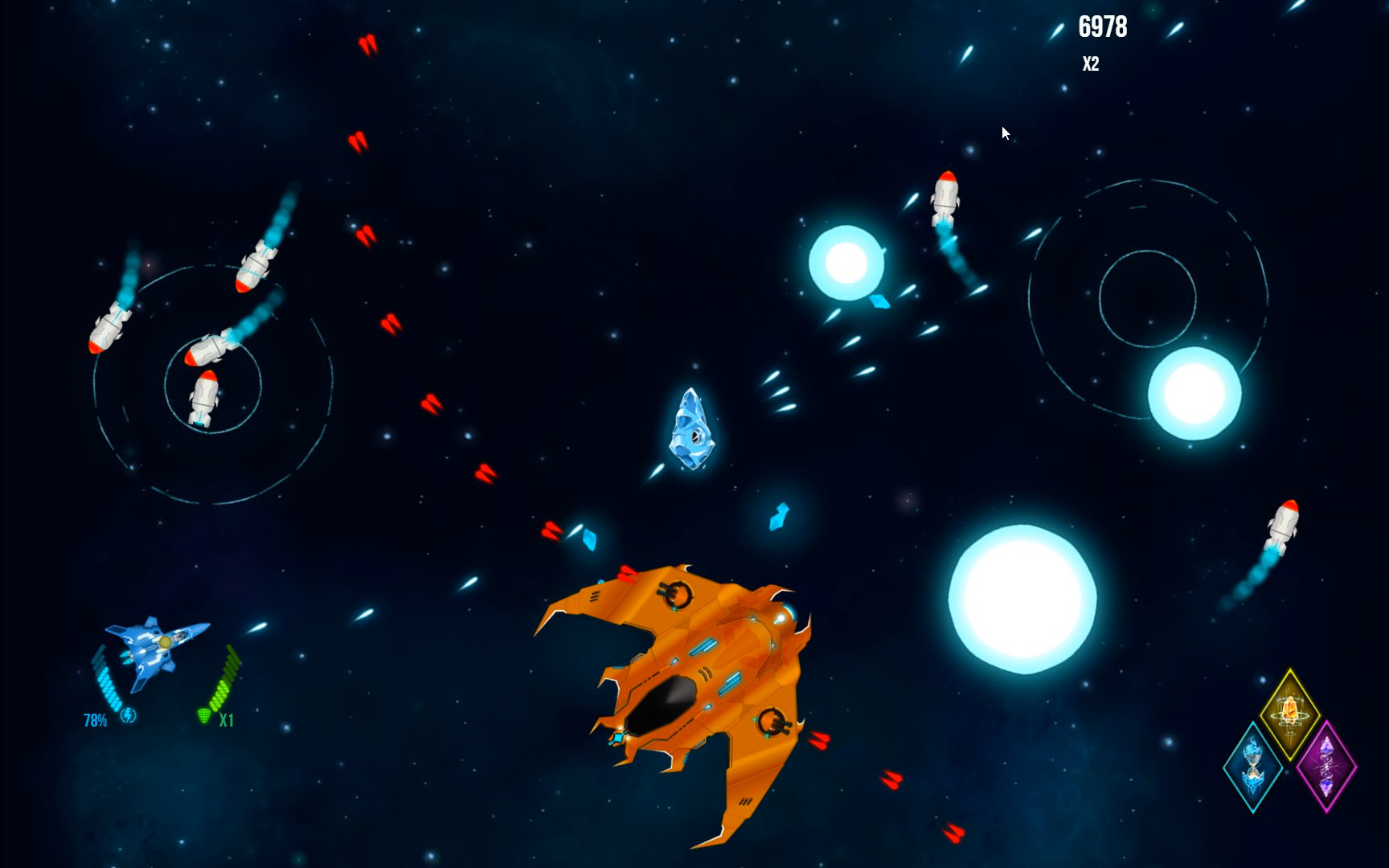The width and height of the screenshot is (1389, 868).
Task: Click the X2 score multiplier label
Action: pyautogui.click(x=1091, y=61)
